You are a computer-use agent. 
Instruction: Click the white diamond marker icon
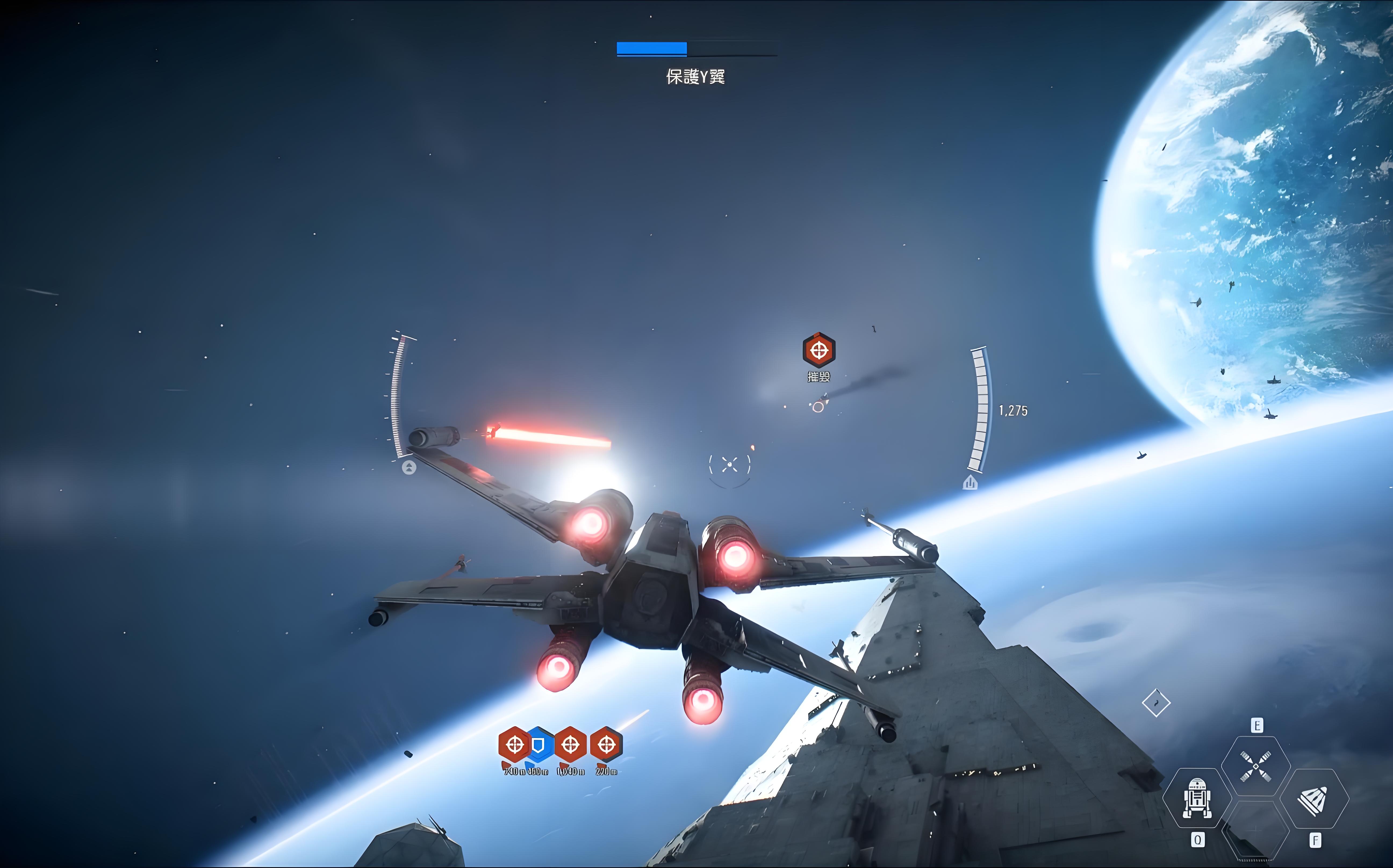1156,703
